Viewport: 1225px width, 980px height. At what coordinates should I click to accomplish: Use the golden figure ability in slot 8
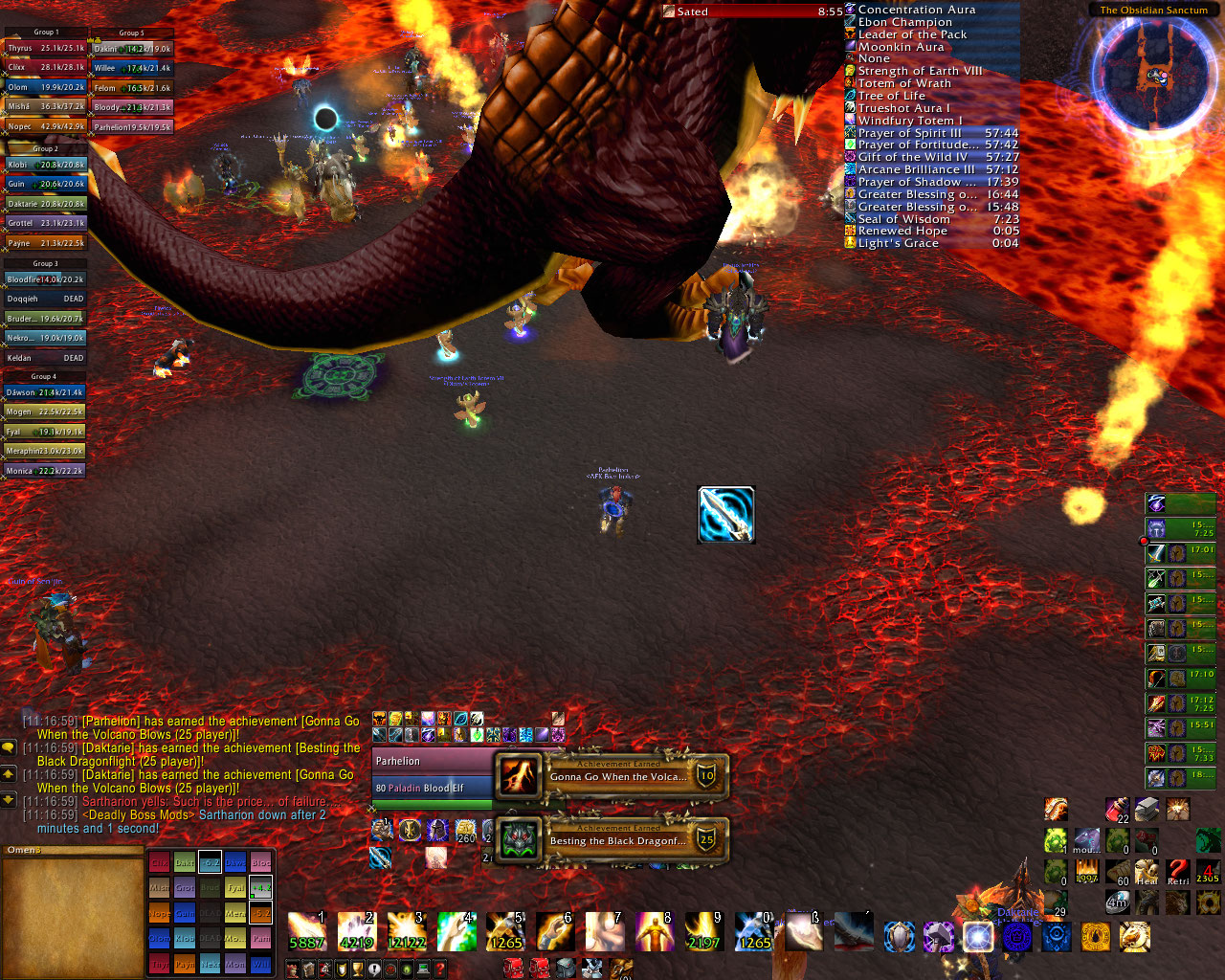(x=655, y=931)
